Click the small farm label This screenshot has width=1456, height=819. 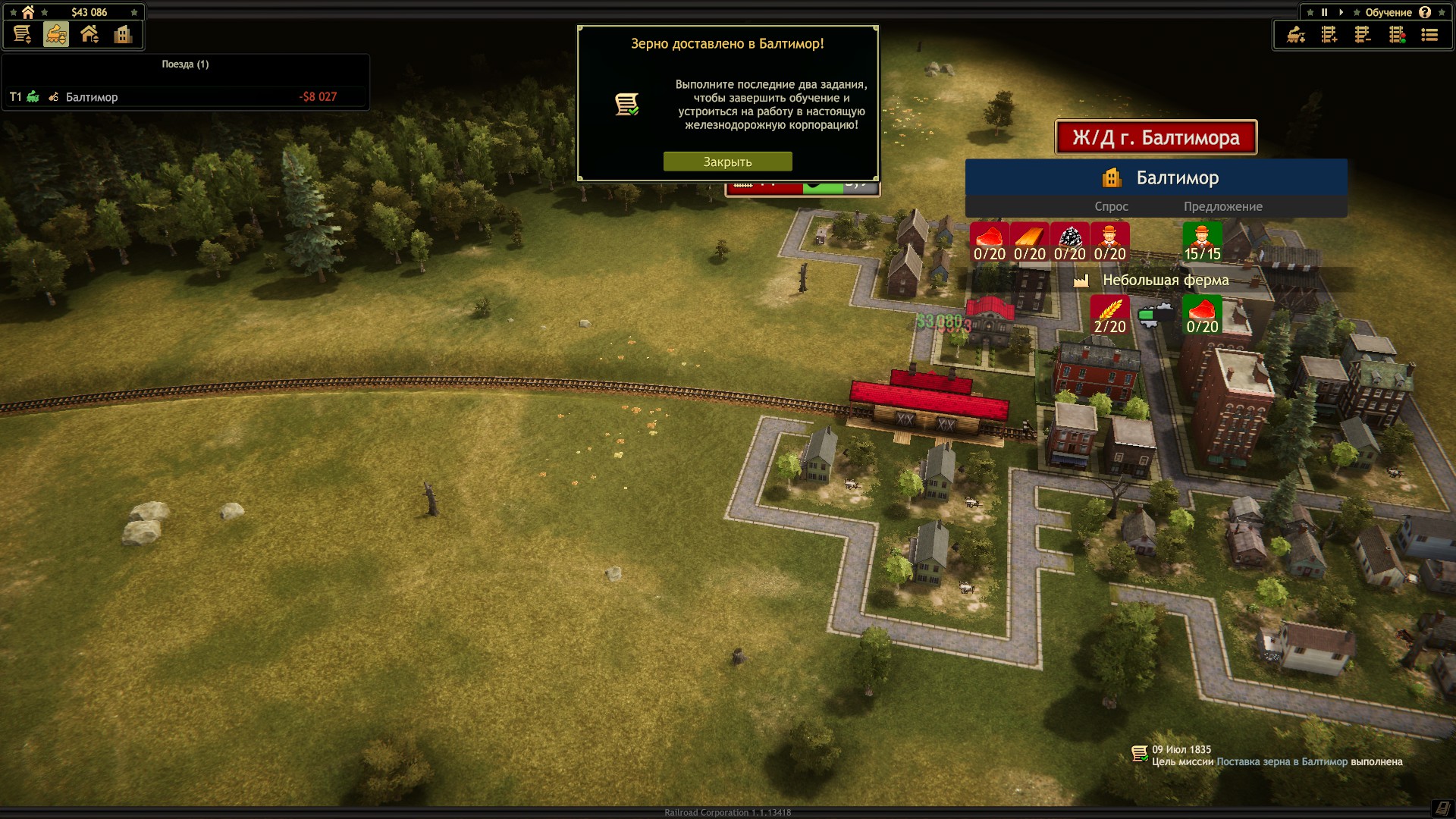(1165, 281)
